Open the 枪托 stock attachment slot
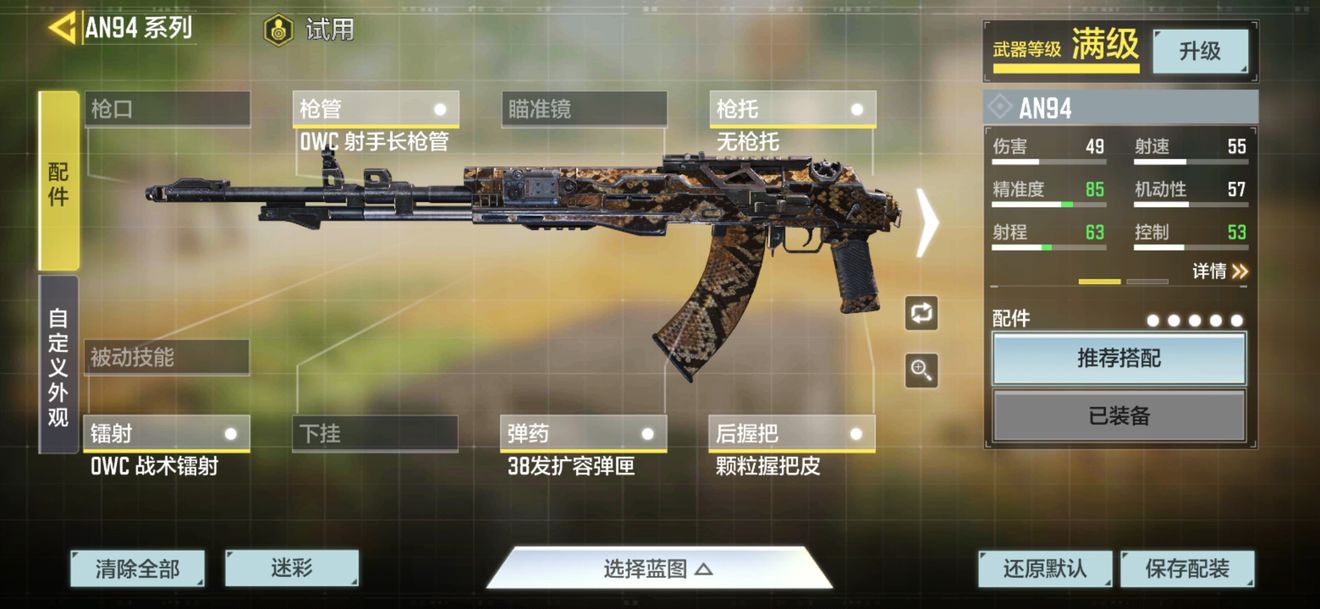The image size is (1320, 609). [x=793, y=109]
